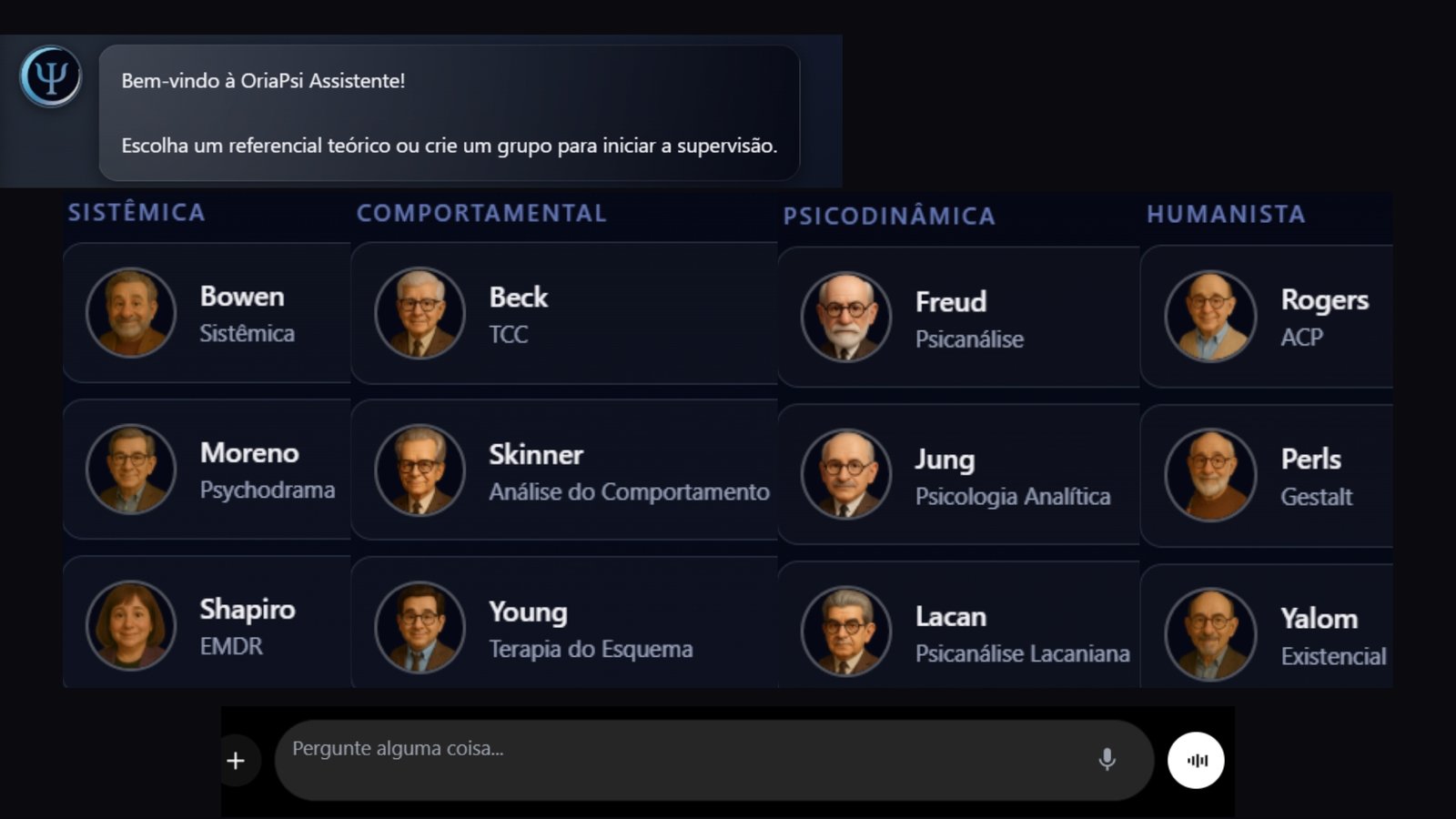Select Shapiro's avatar portrait
Viewport: 1456px width, 819px height.
[130, 626]
